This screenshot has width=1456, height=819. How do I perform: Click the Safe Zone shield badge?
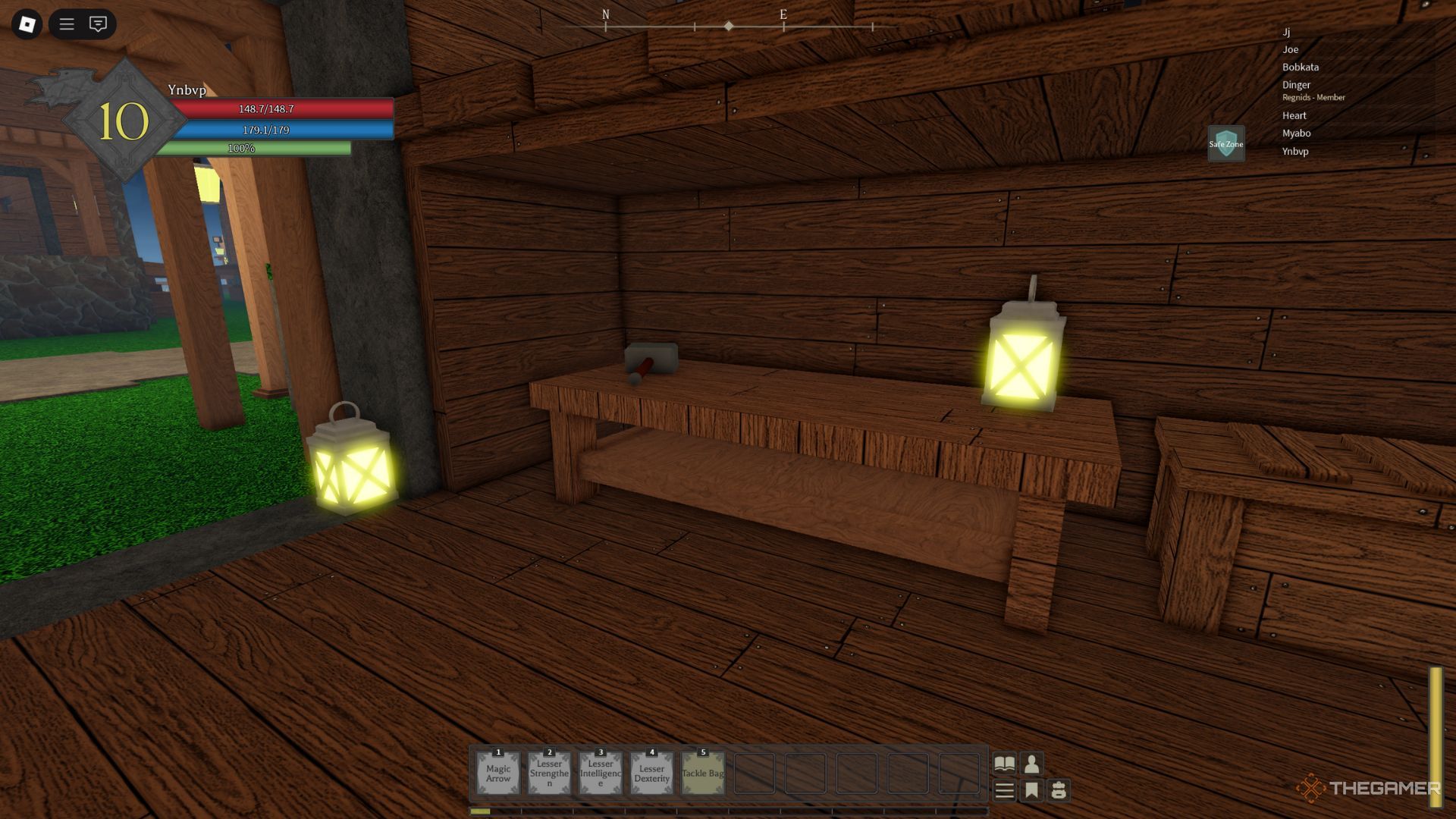pos(1225,143)
